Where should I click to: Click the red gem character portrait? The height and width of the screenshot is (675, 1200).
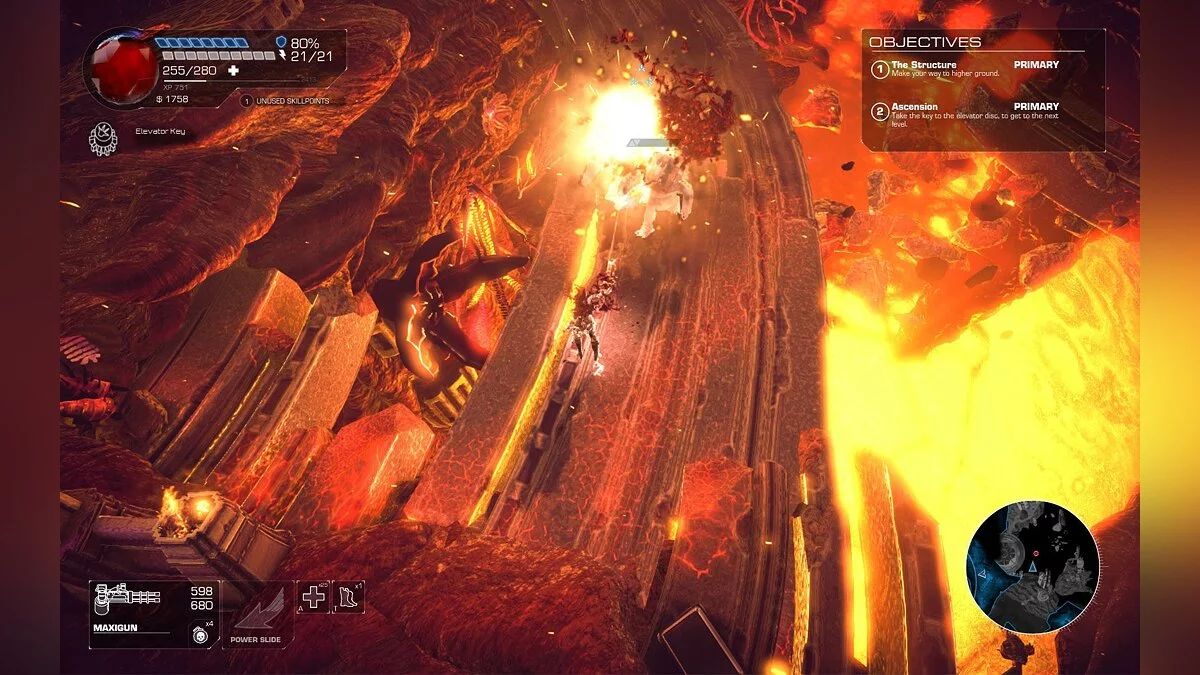(119, 67)
